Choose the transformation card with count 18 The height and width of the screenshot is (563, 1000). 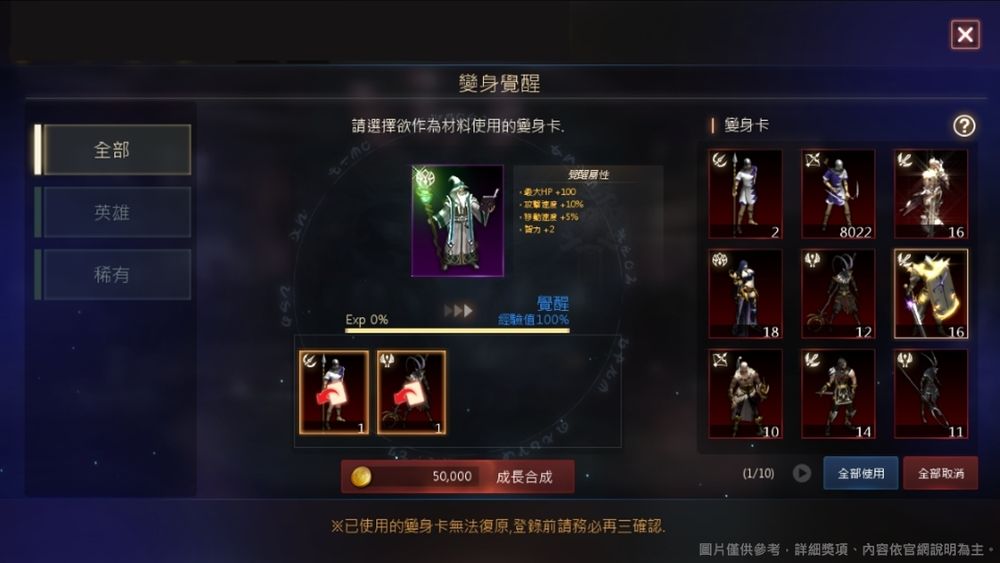pos(745,293)
